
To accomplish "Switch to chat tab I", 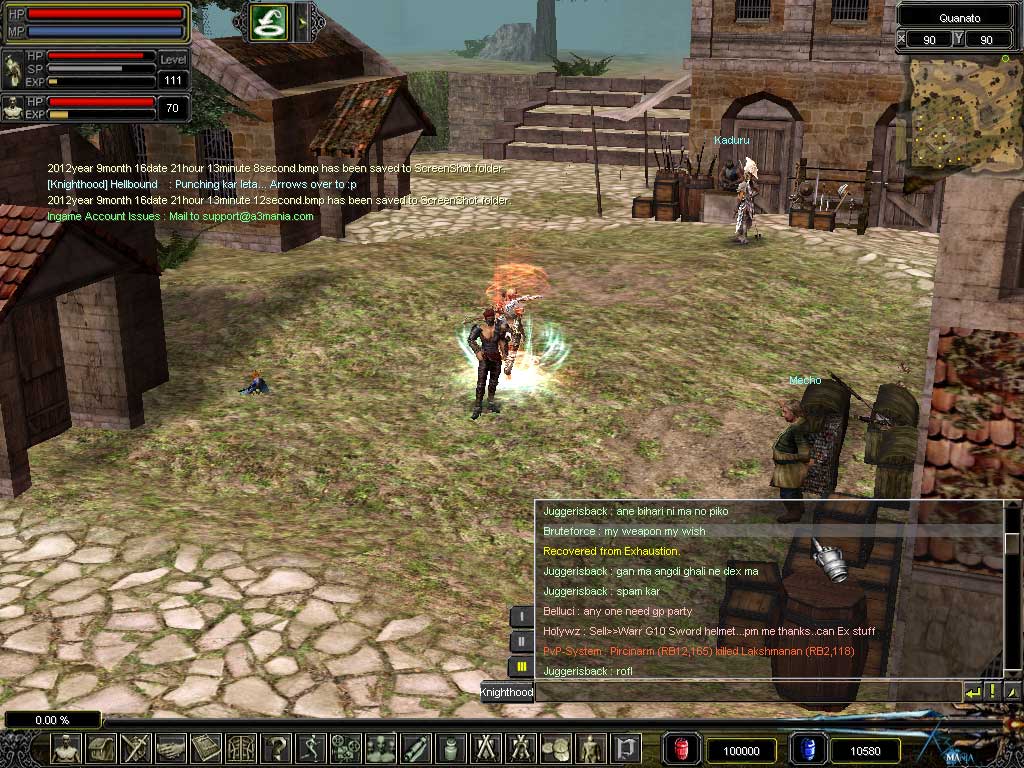I will click(521, 617).
